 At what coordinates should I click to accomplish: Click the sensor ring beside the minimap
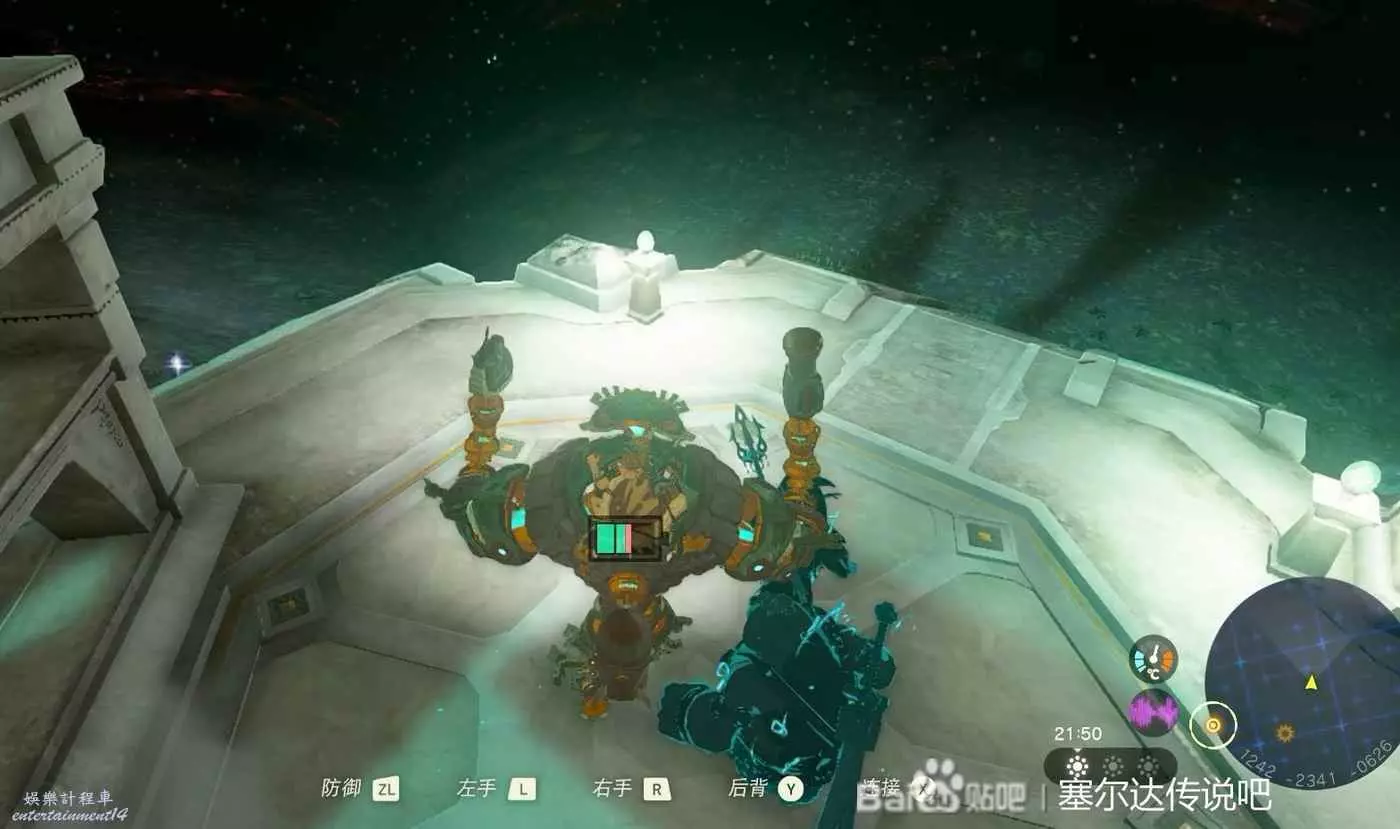tap(1213, 724)
